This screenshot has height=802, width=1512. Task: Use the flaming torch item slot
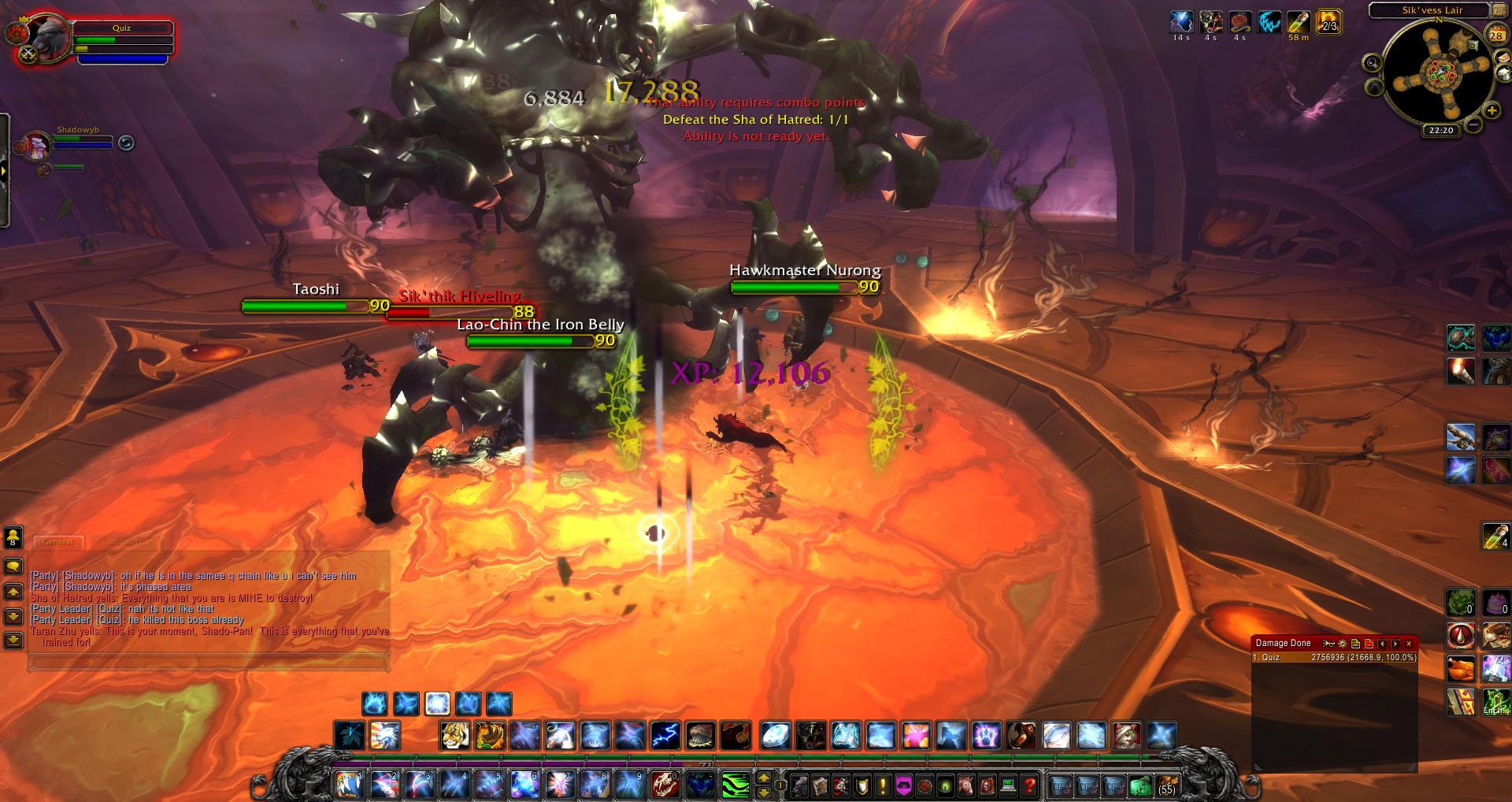(1461, 370)
